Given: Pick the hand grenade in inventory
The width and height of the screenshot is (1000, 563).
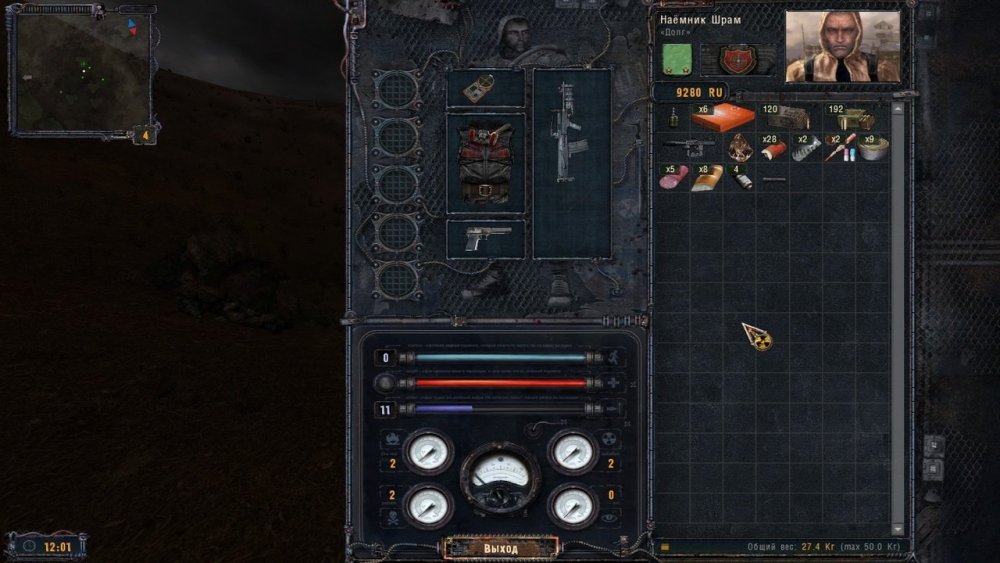Looking at the screenshot, I should [673, 118].
